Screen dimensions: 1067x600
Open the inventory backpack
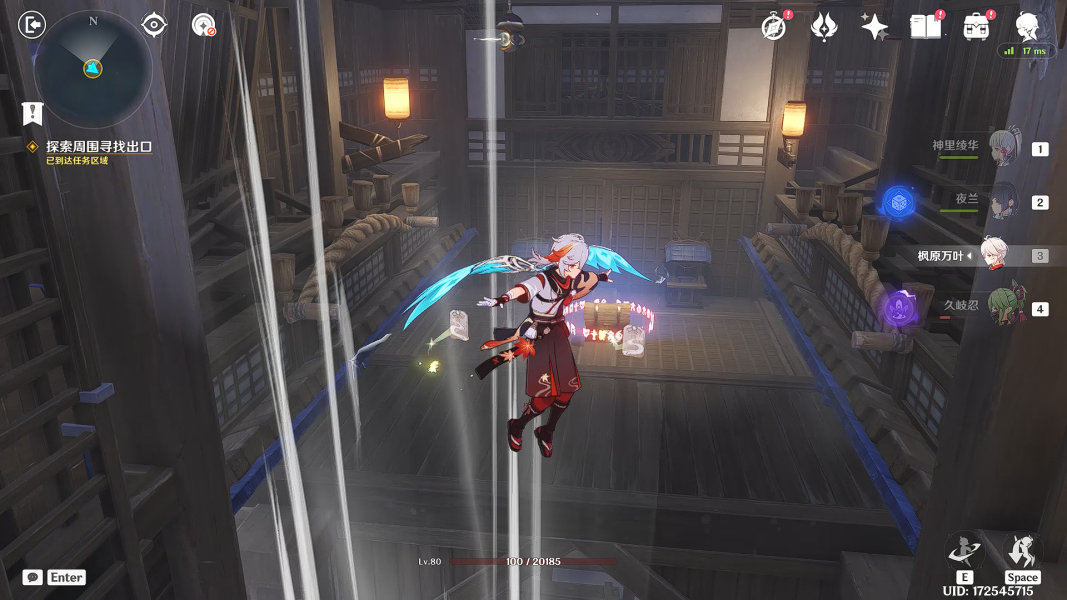(976, 27)
